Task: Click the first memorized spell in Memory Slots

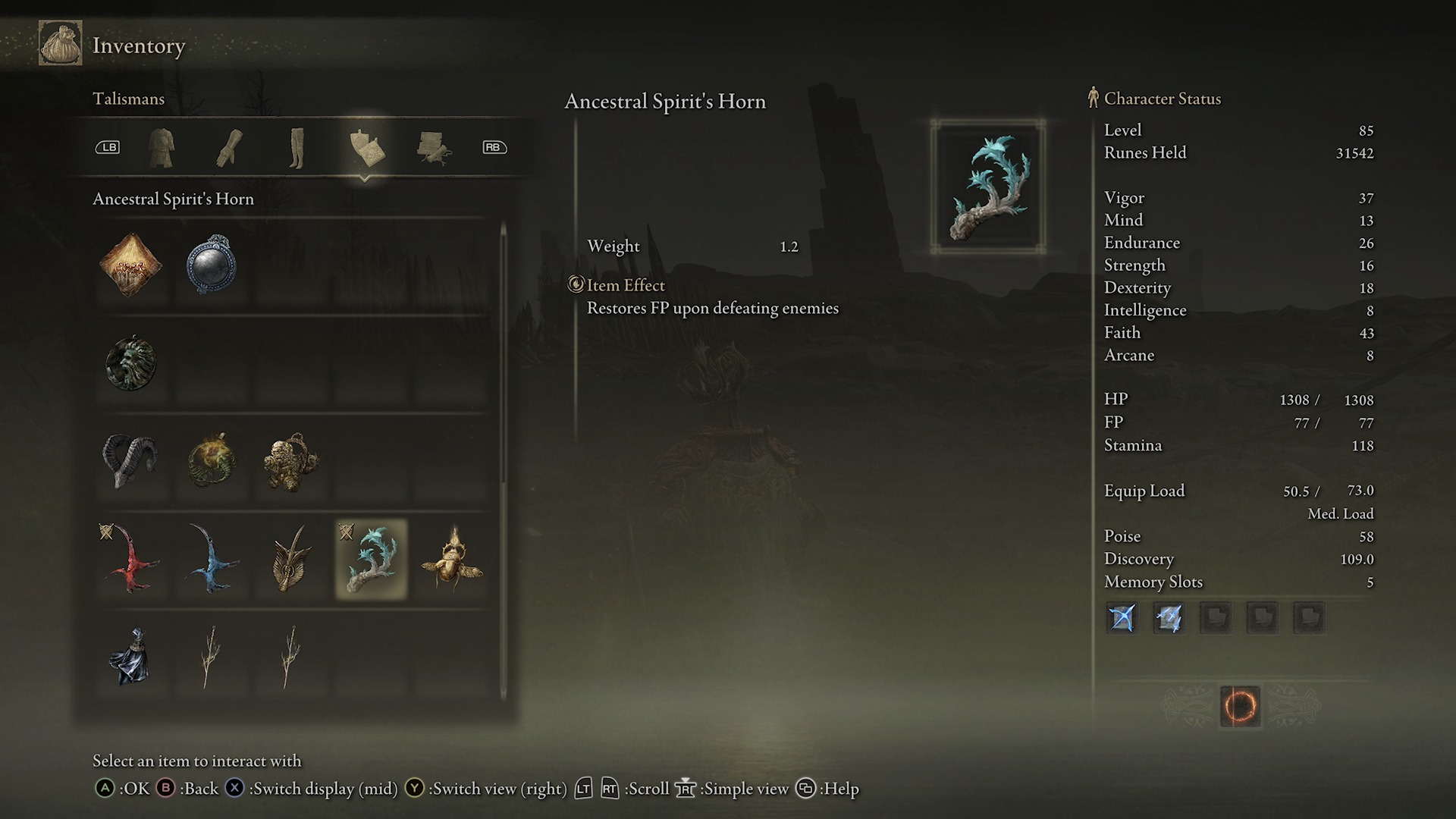Action: [1121, 618]
